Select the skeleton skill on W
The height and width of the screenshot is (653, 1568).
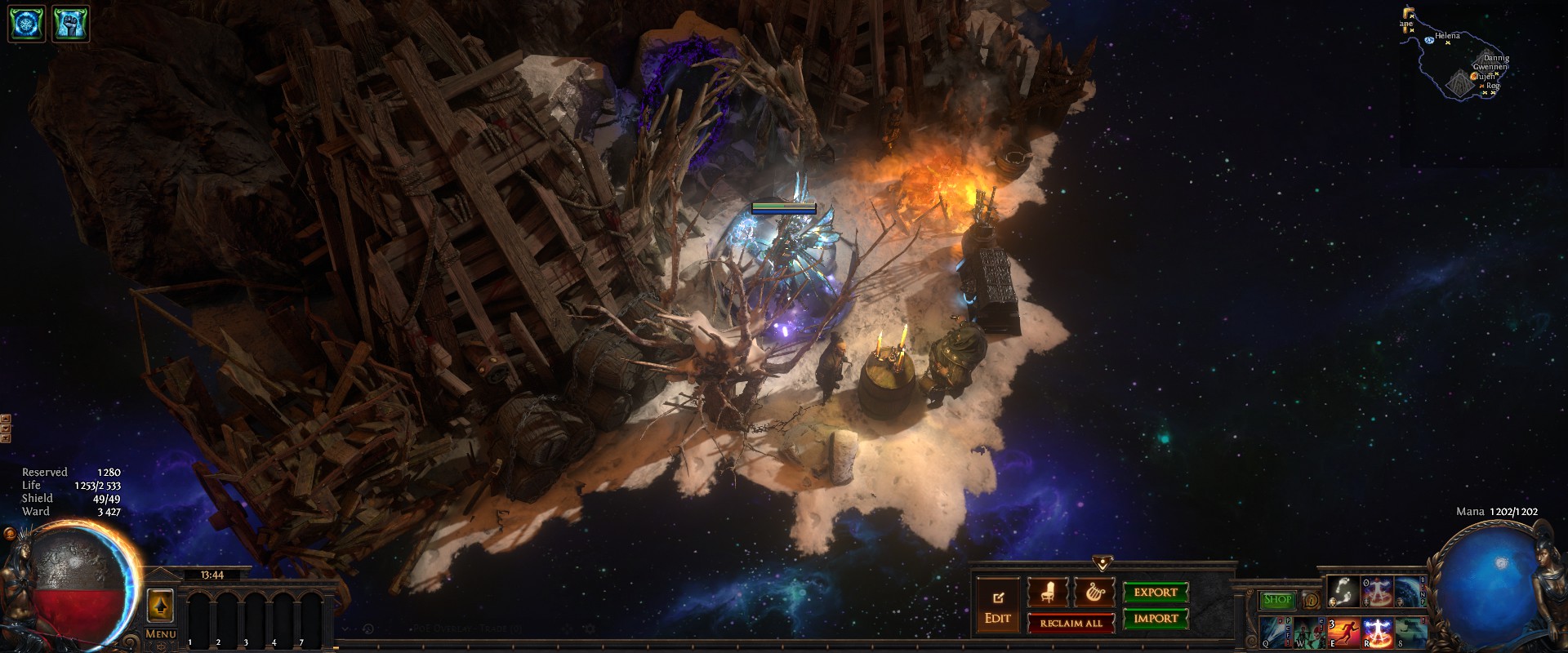point(1308,633)
